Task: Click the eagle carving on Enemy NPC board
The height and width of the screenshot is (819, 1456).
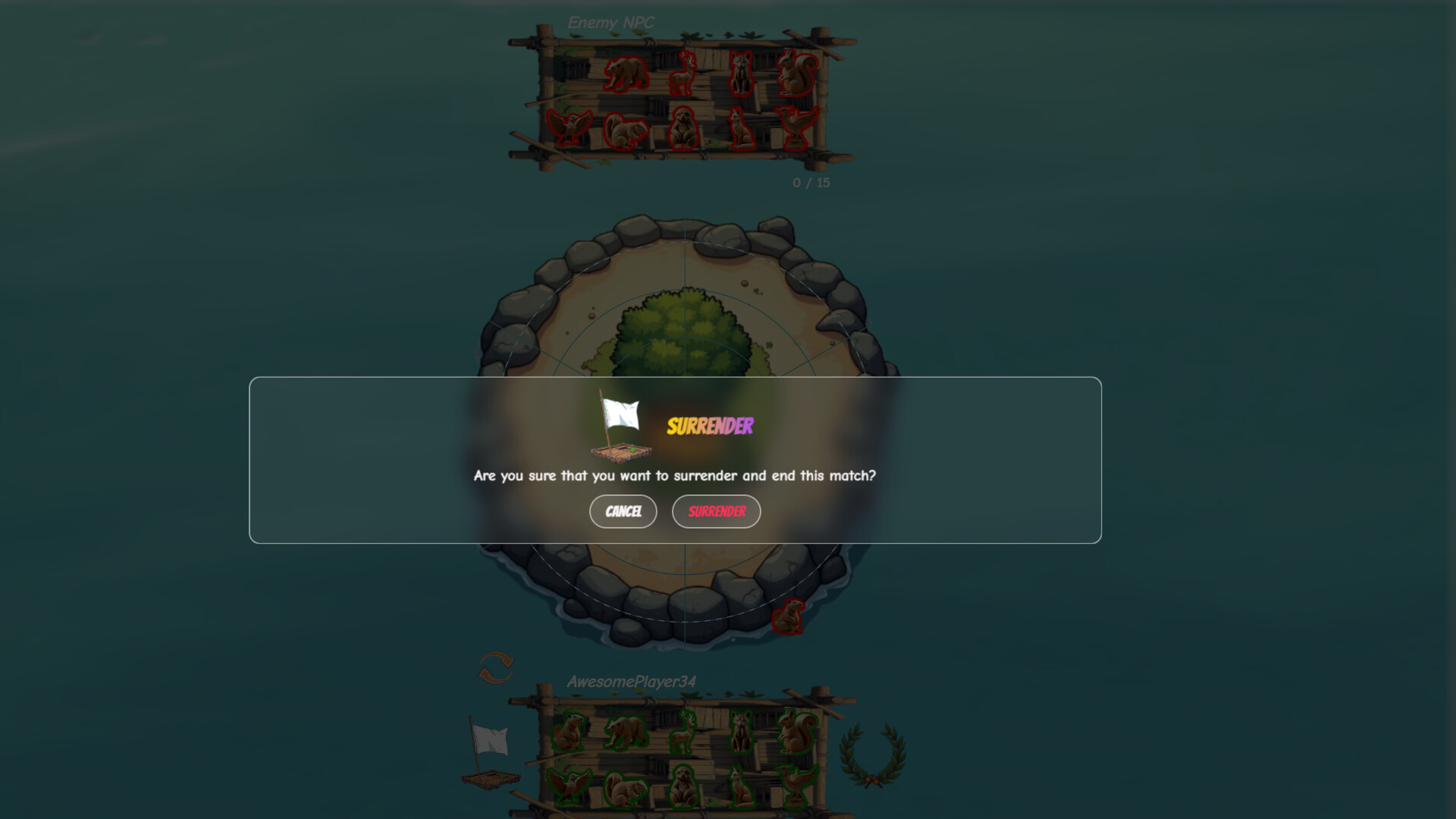Action: pos(570,127)
